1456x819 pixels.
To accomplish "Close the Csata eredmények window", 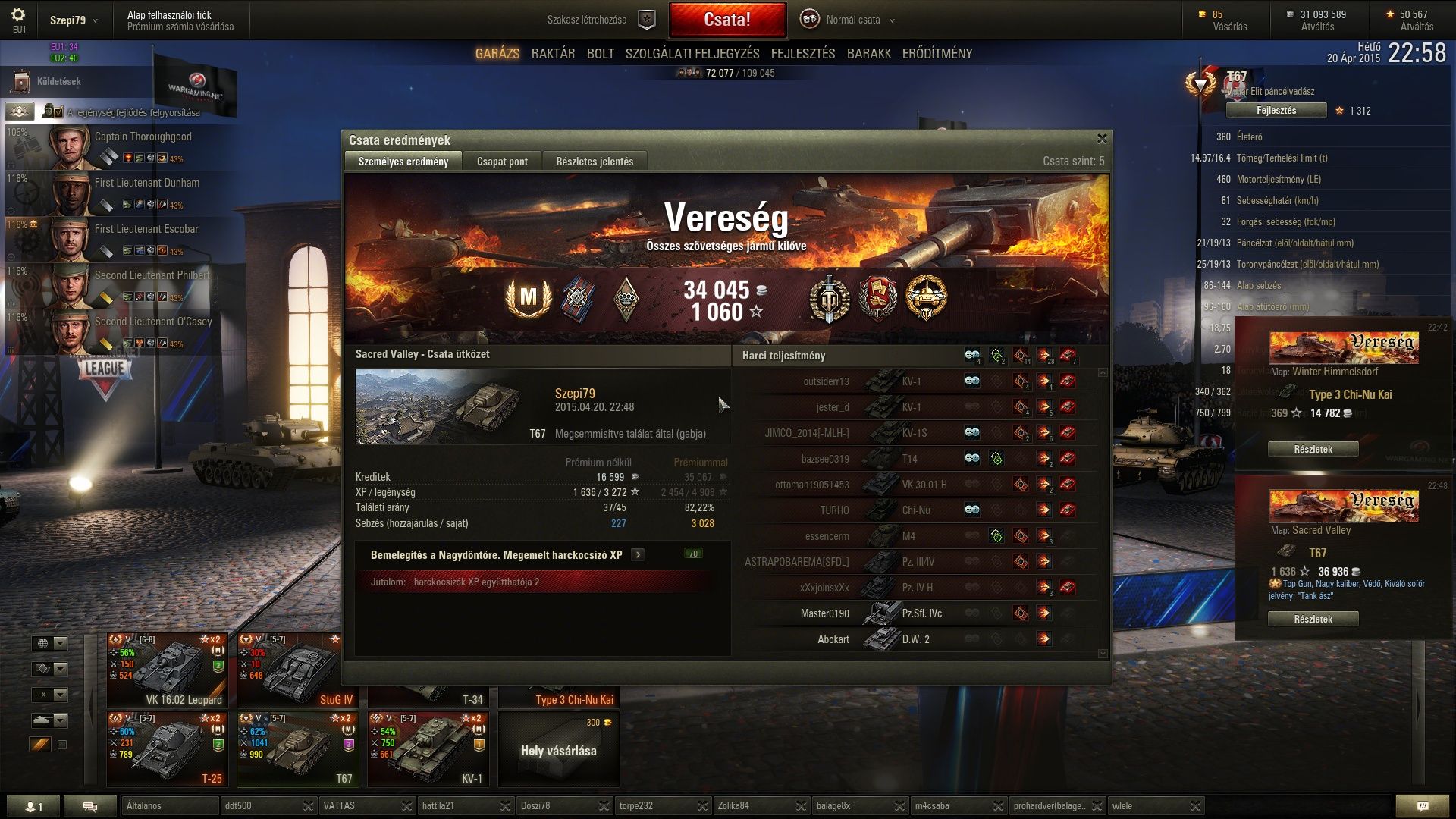I will tap(1102, 139).
